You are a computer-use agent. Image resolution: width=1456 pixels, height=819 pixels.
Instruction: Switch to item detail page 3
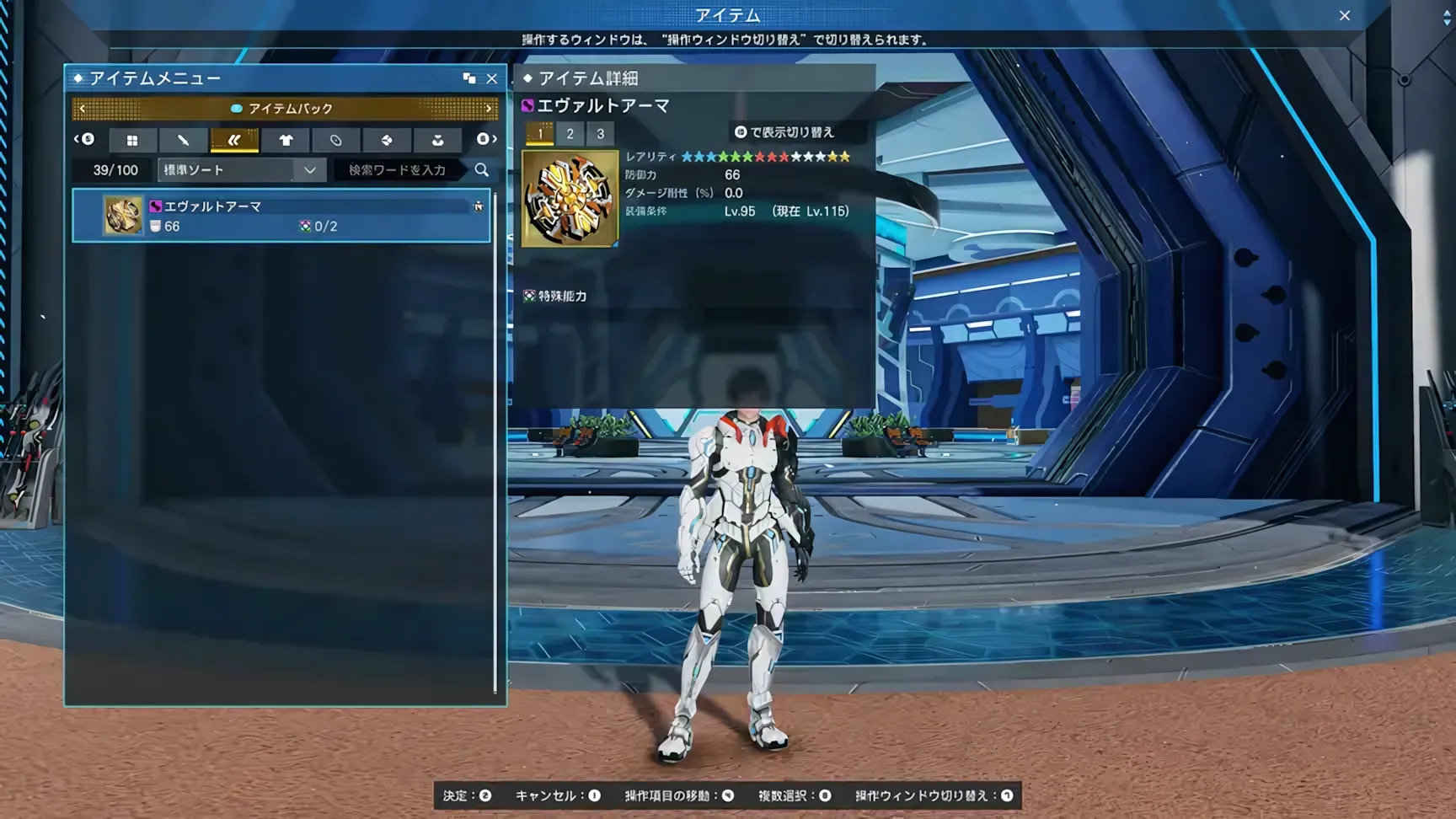coord(600,133)
